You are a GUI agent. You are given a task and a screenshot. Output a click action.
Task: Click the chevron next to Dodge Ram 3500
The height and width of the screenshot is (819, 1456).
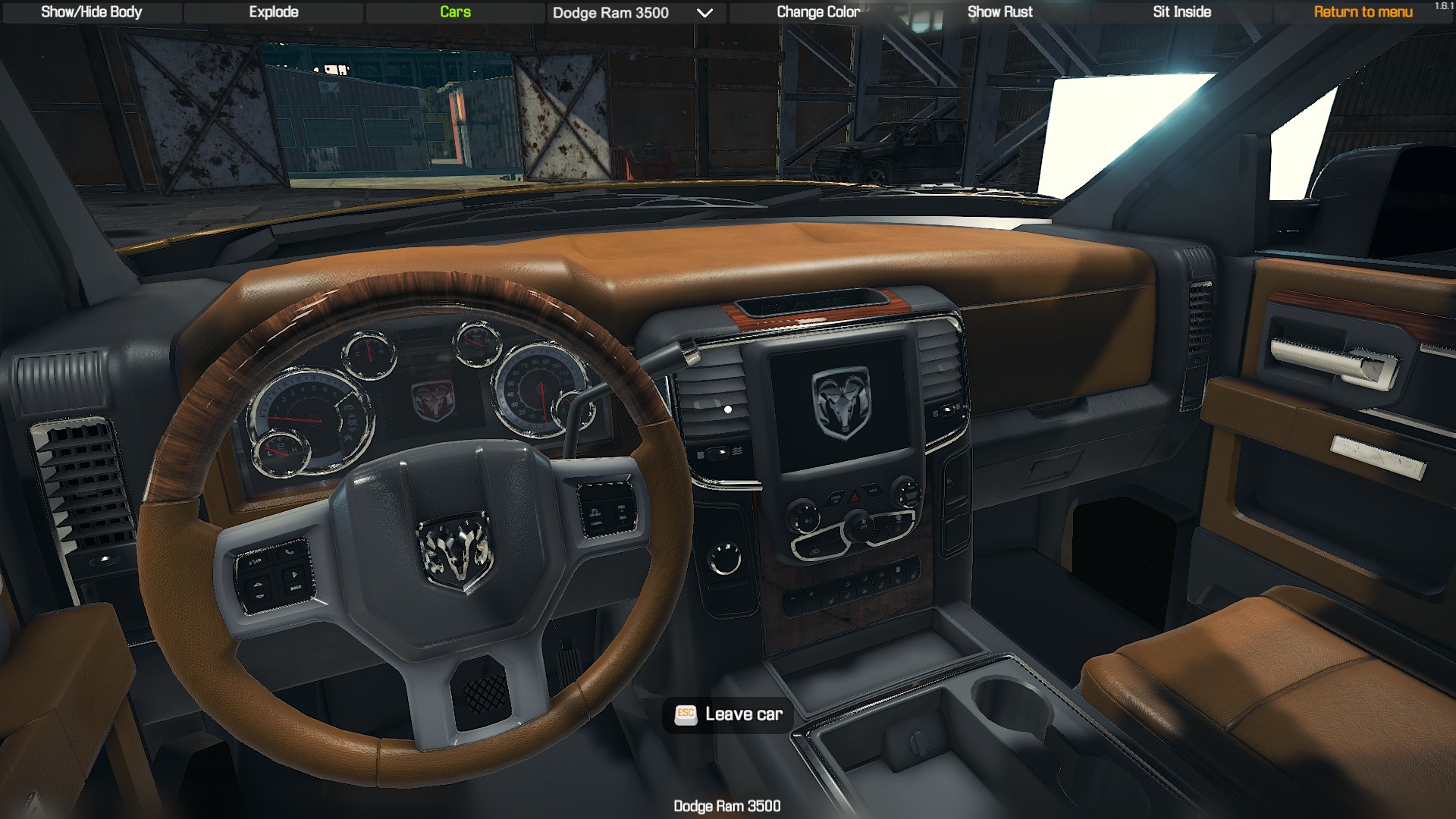[x=704, y=13]
